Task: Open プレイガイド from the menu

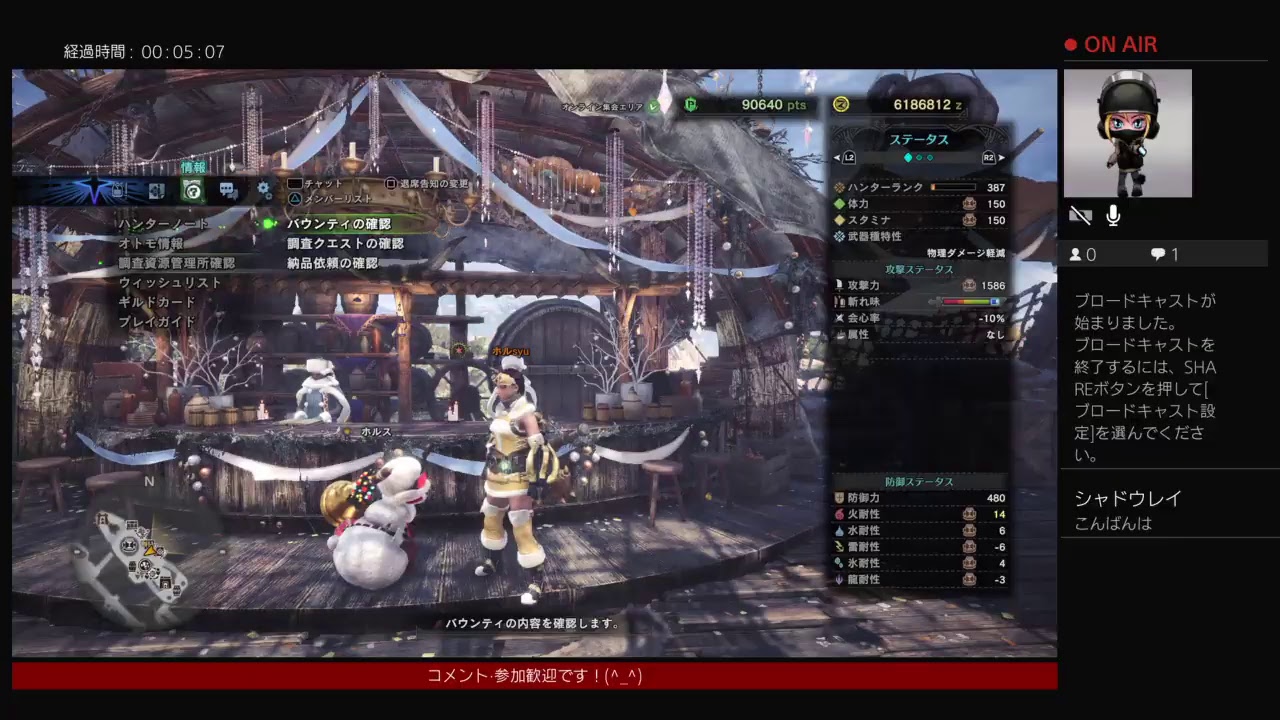Action: (157, 322)
